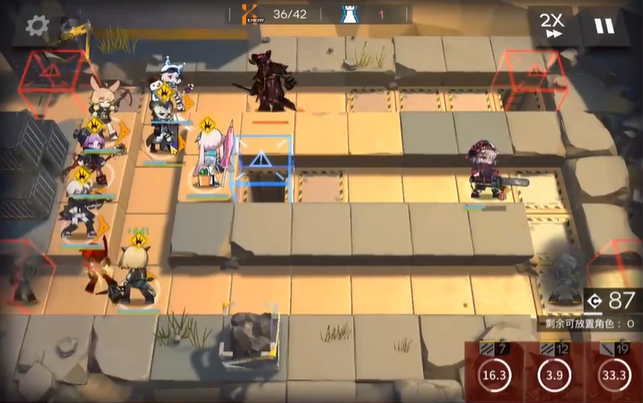643x403 pixels.
Task: Select the operator card costing 19
Action: pyautogui.click(x=614, y=372)
